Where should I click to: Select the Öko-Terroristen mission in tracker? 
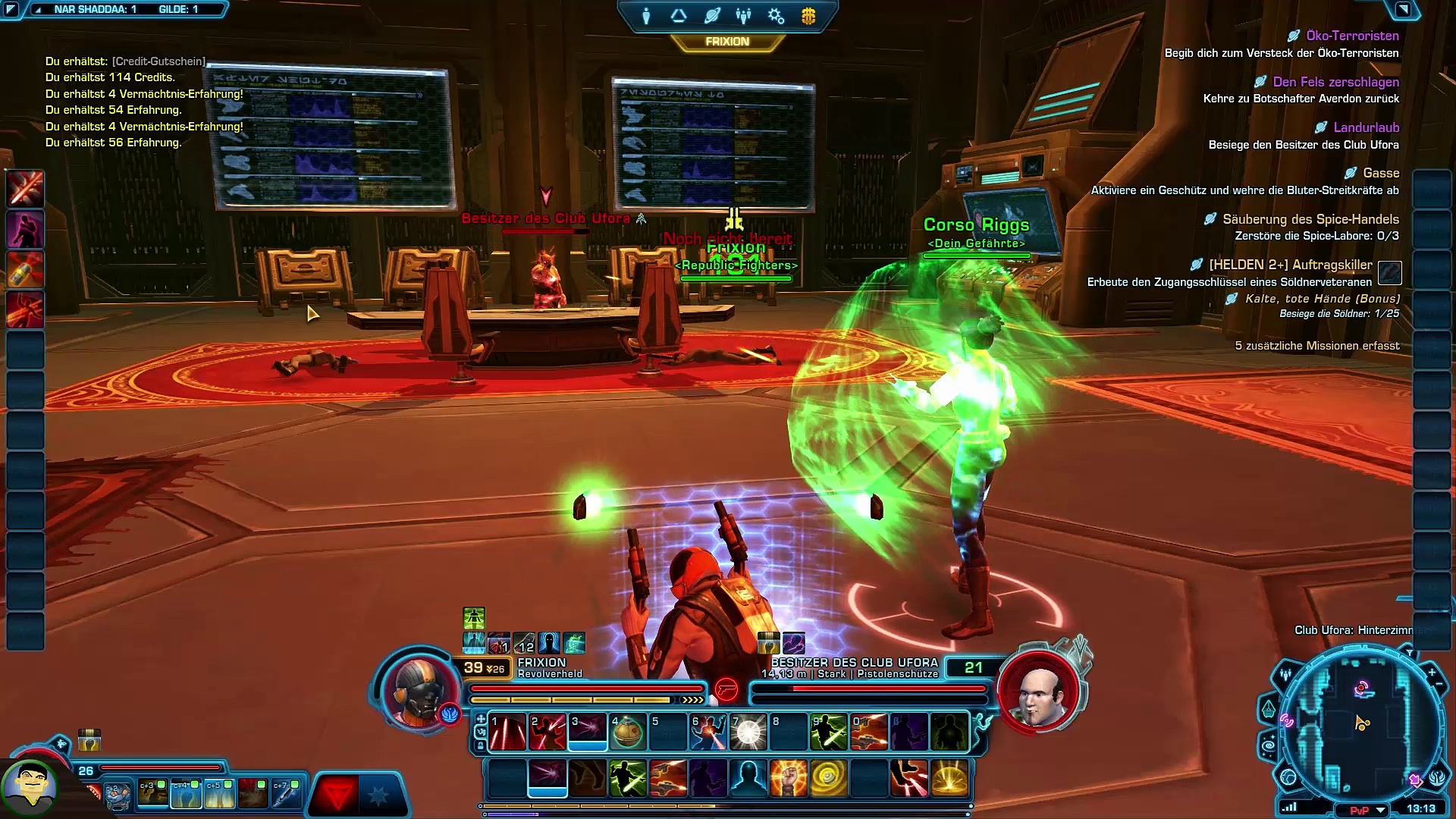1351,36
